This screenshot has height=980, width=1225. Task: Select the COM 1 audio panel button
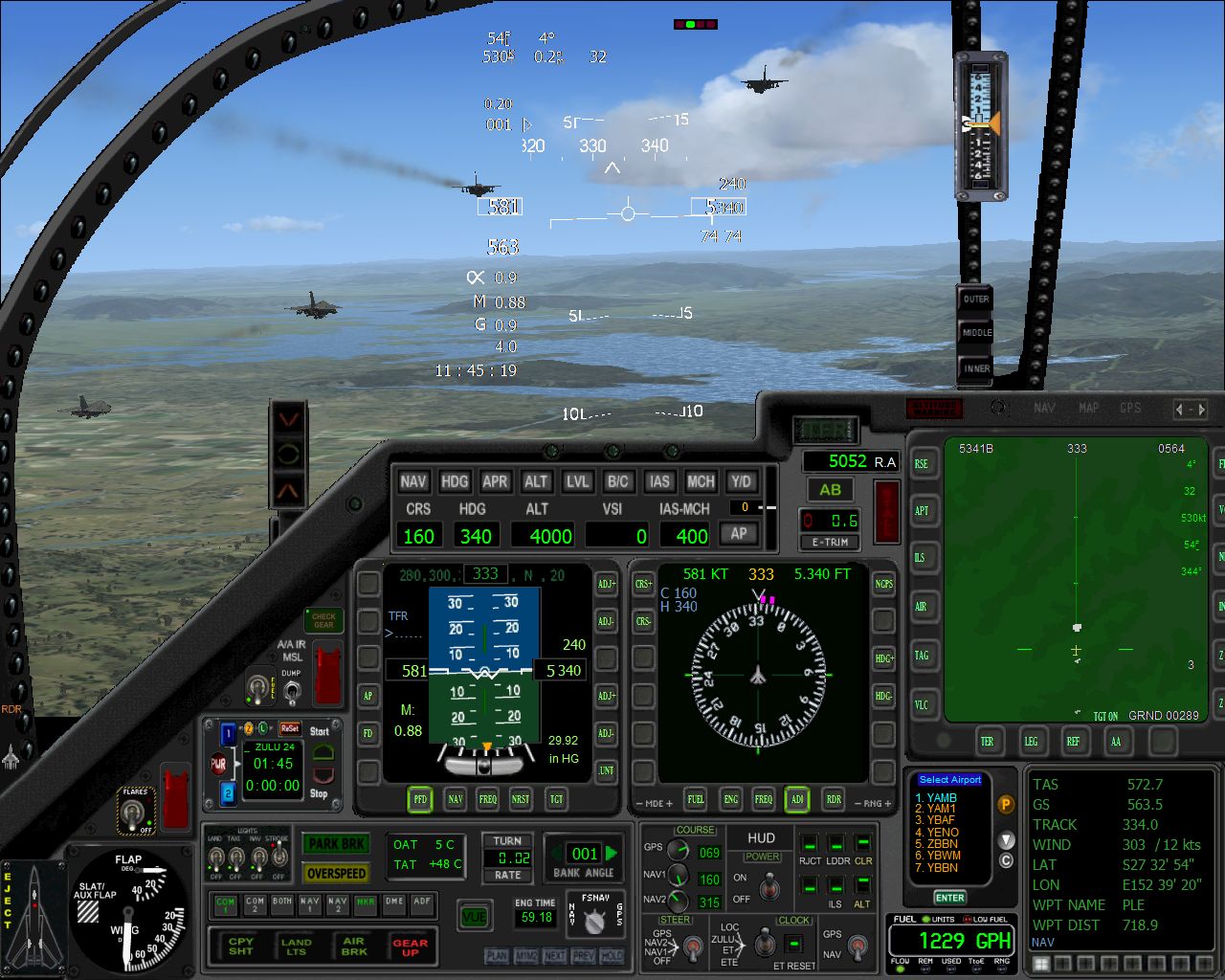[226, 903]
